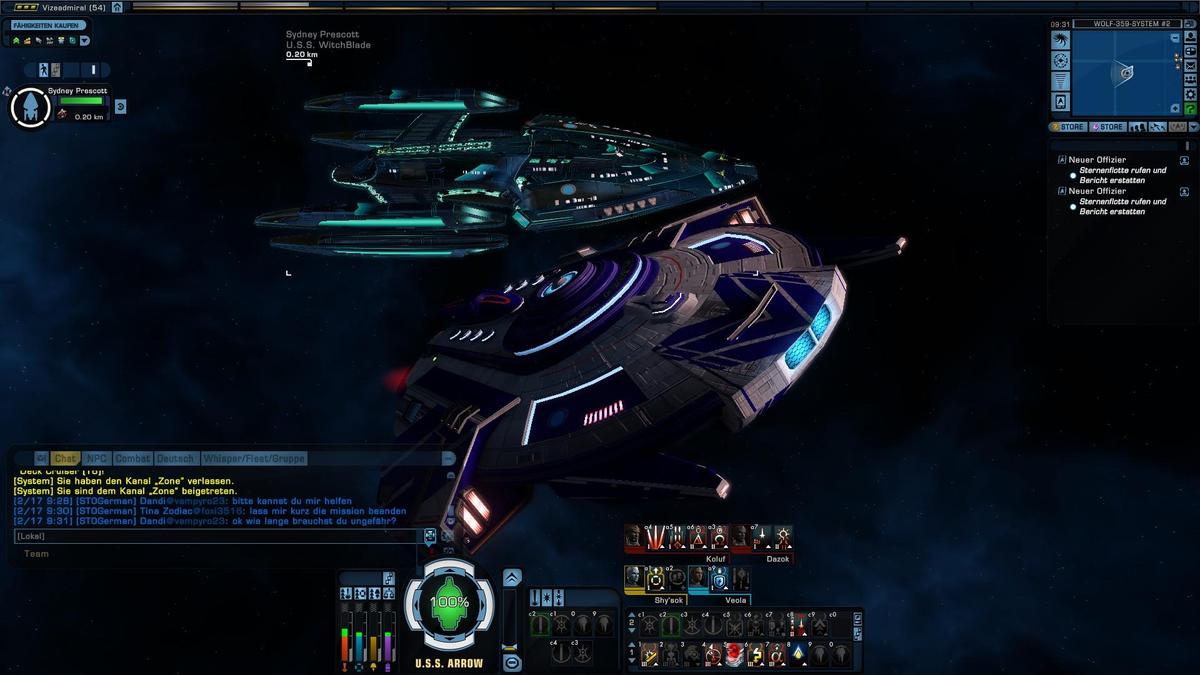1200x675 pixels.
Task: Activate Koluf's red beam fan ability
Action: [x=655, y=539]
